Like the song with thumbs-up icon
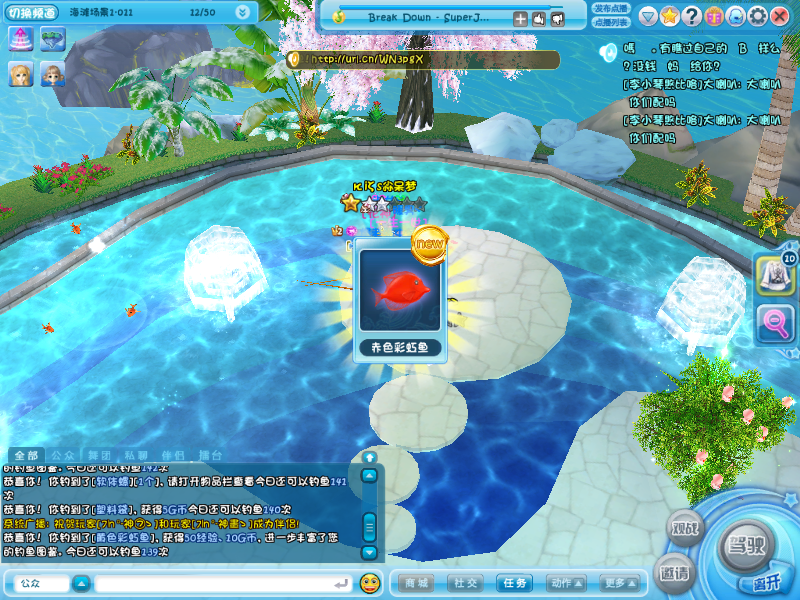 538,18
